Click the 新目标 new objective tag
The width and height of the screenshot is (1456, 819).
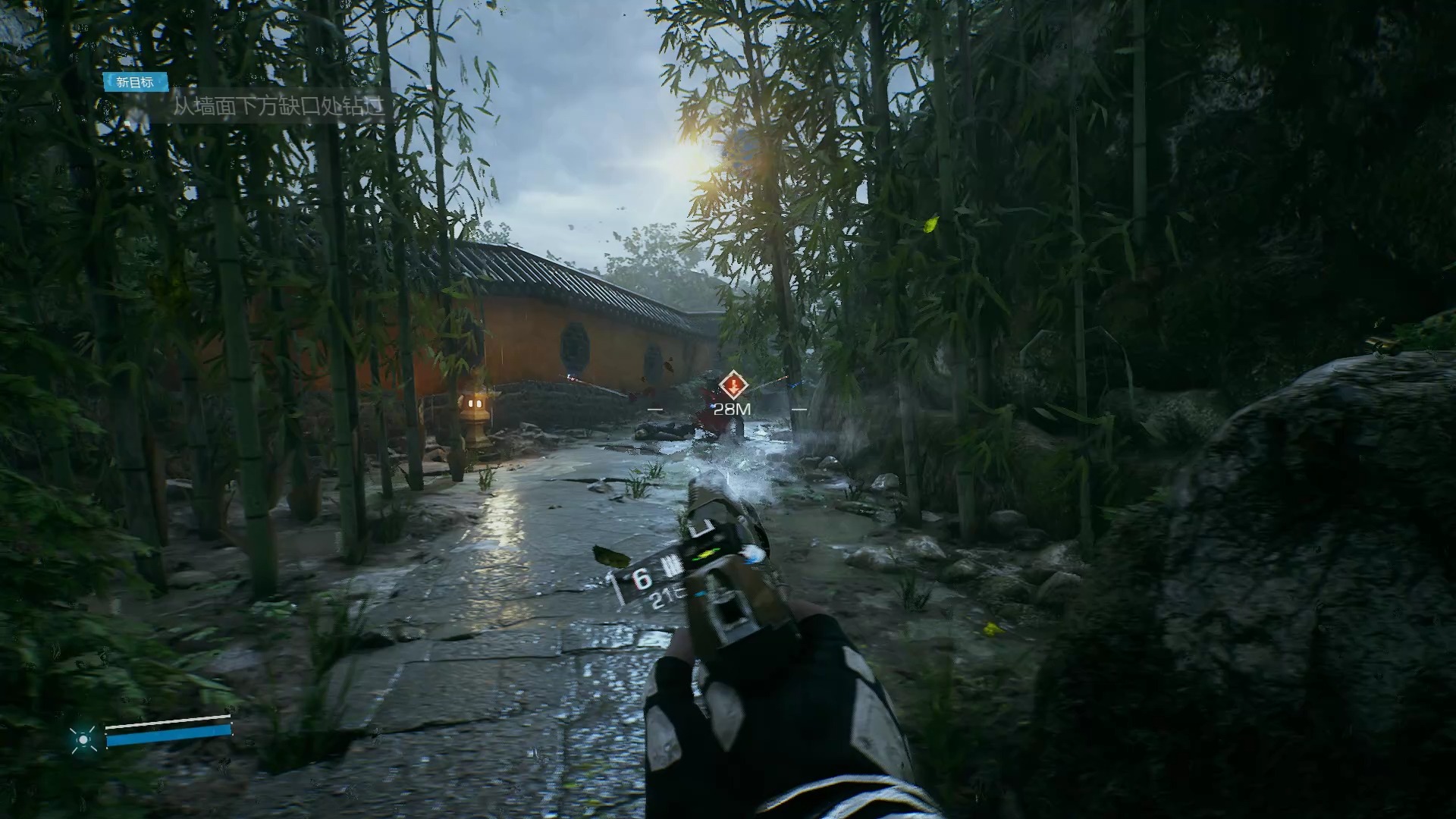(x=135, y=82)
